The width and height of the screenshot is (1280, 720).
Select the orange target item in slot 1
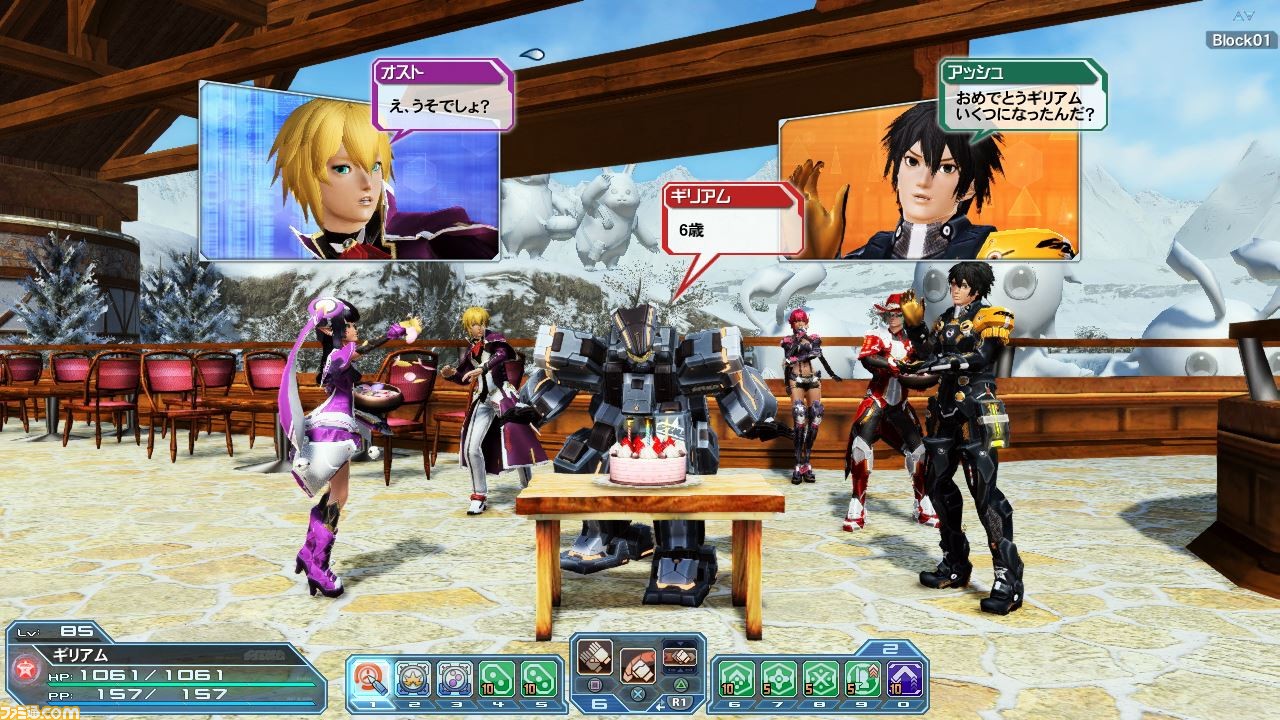point(372,678)
